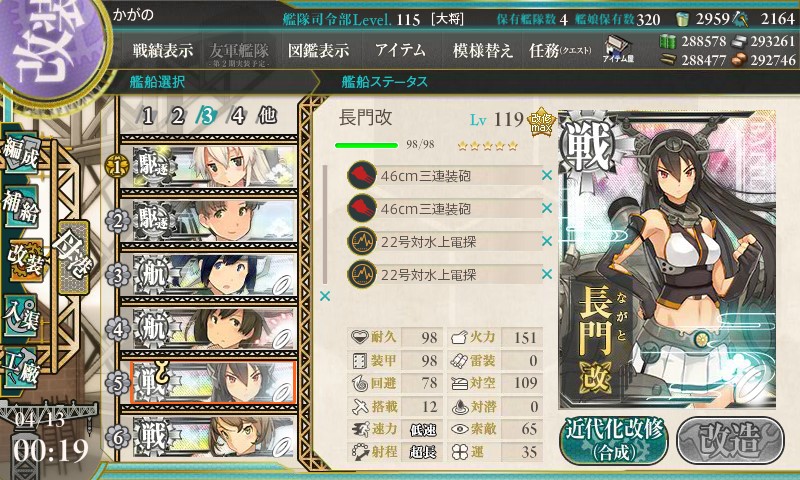The image size is (800, 480).
Task: Click the first 46cm三連装砲 equipment slot
Action: [440, 177]
